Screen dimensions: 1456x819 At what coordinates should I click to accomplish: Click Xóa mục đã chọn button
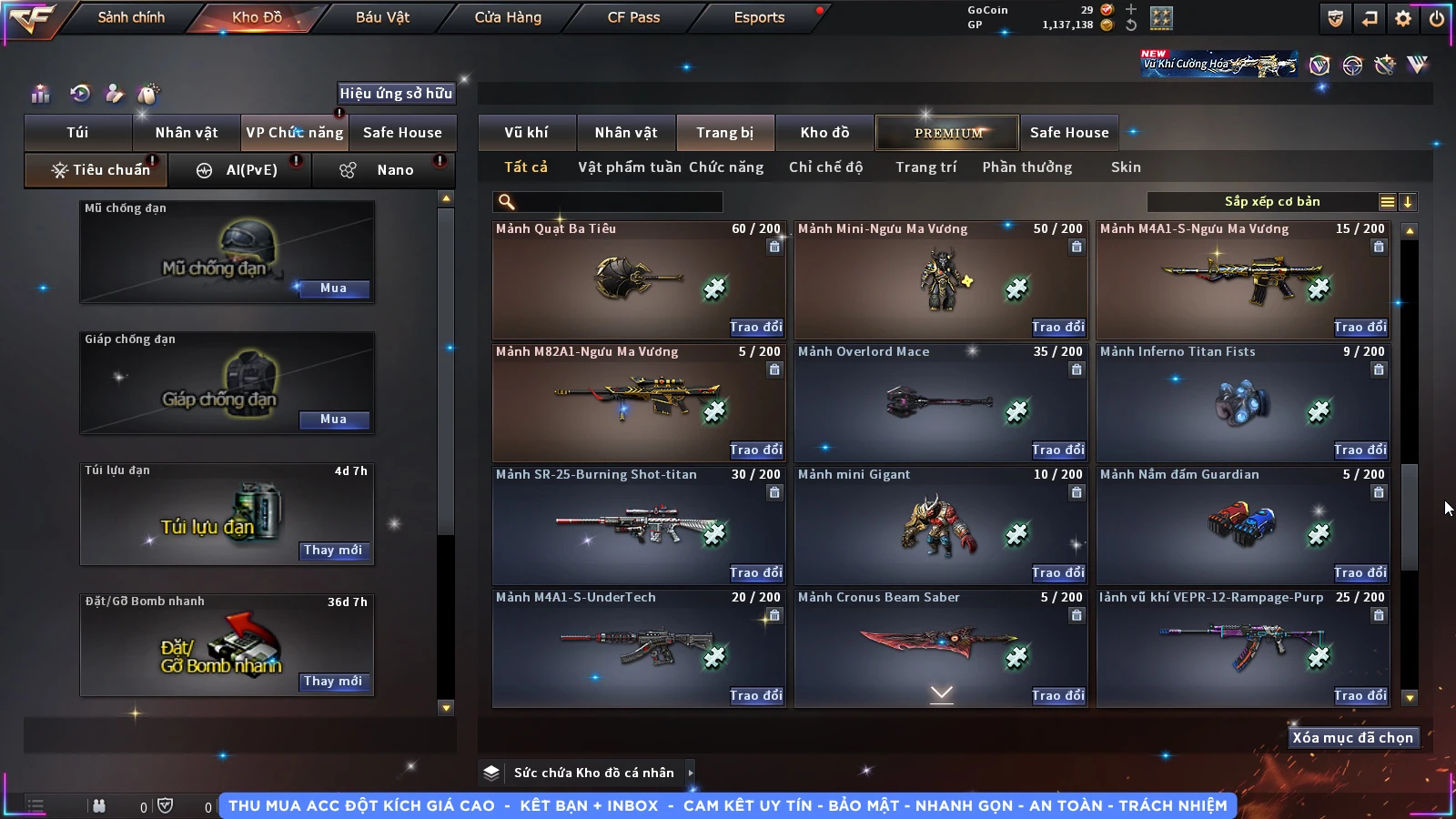[1352, 738]
